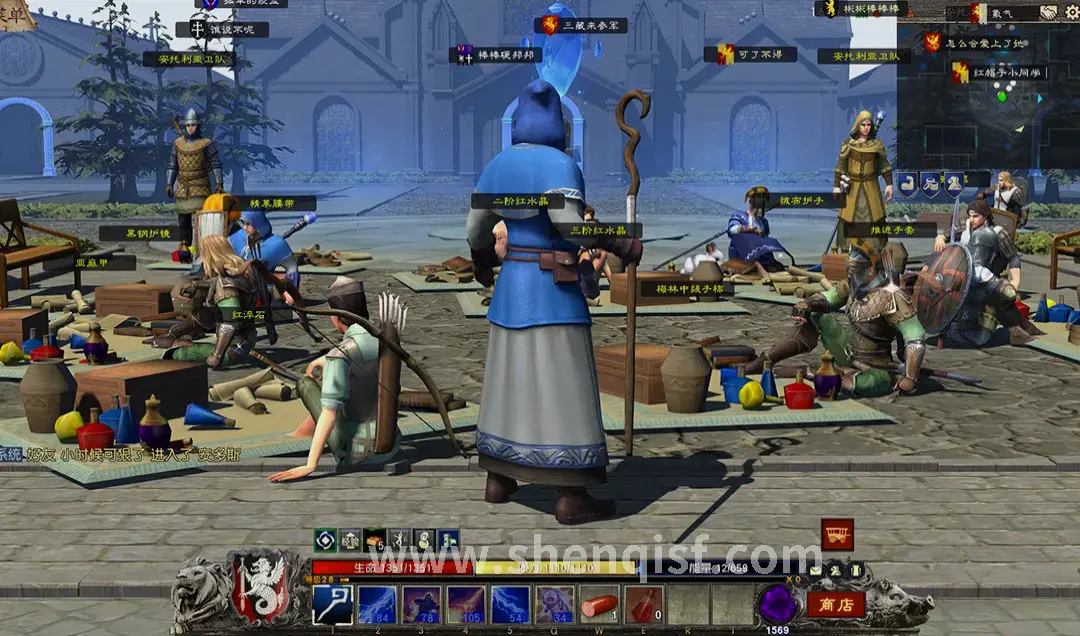Trigger the lightning skill showing 54
The width and height of the screenshot is (1080, 636).
tap(511, 604)
